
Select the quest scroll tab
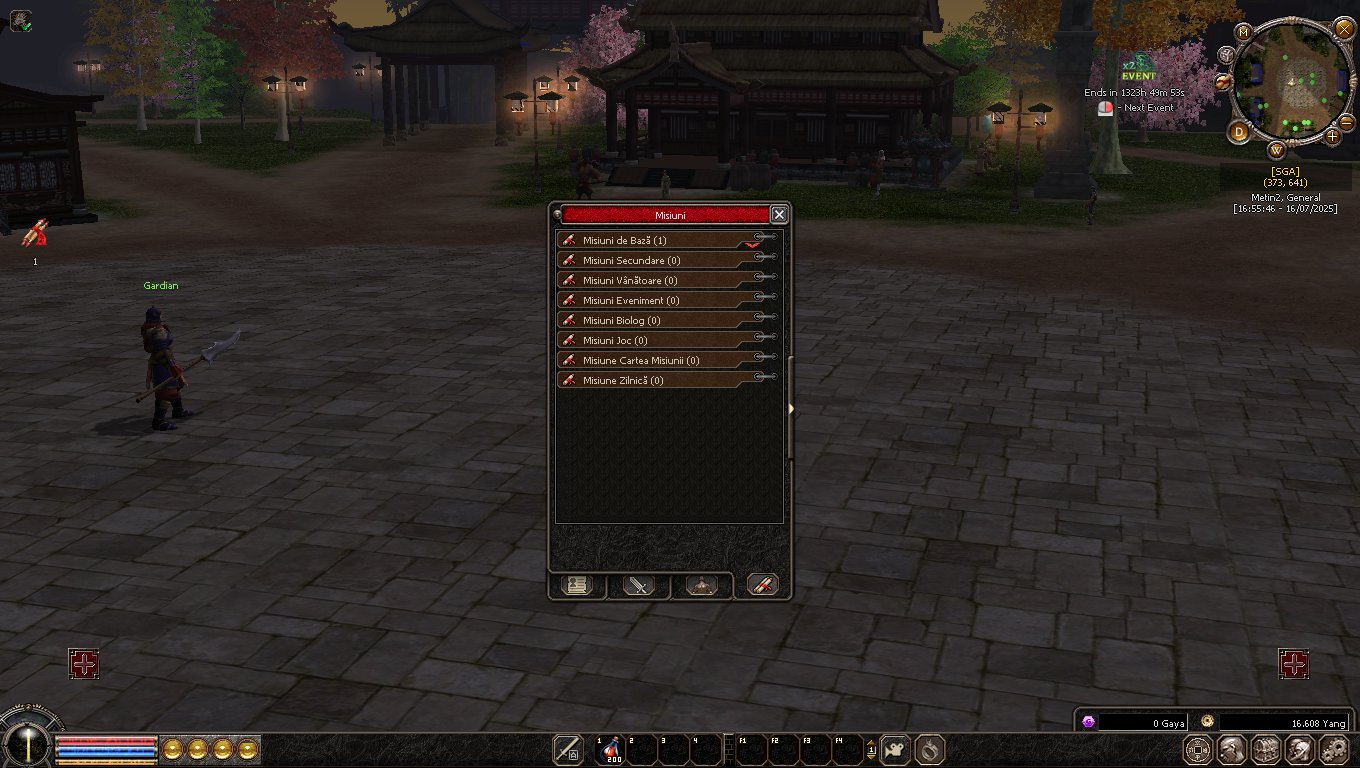(762, 586)
